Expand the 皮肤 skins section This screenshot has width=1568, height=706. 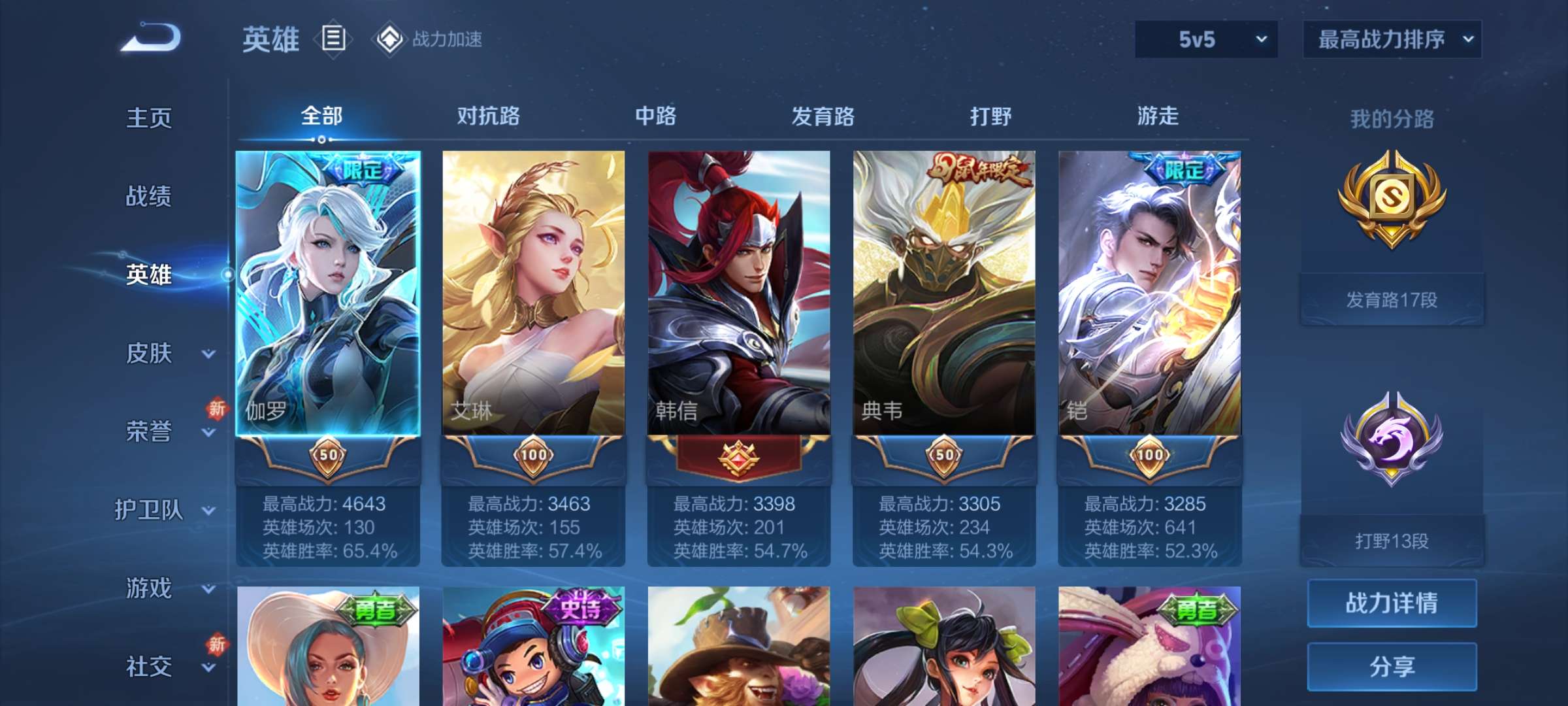coord(163,353)
